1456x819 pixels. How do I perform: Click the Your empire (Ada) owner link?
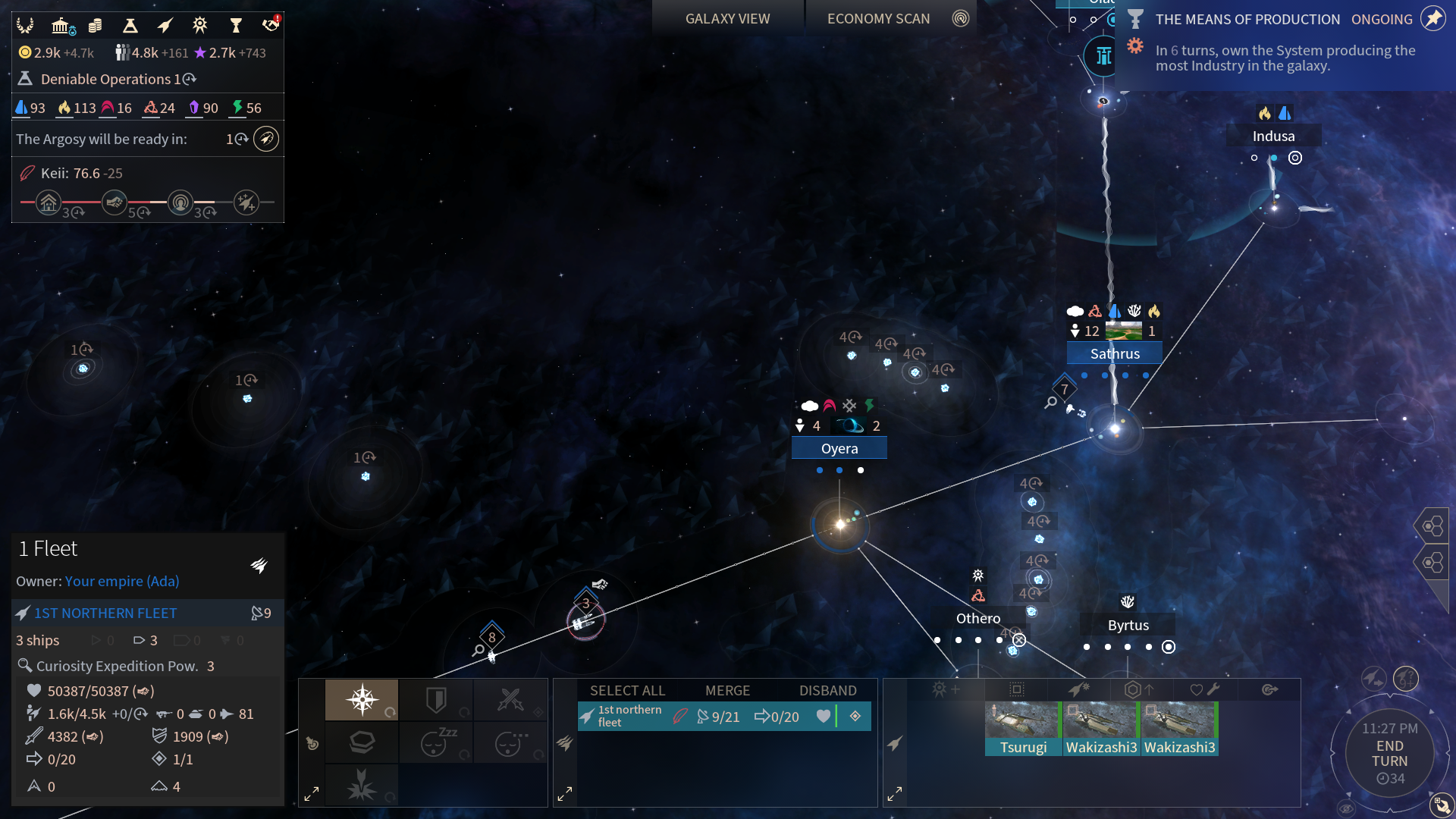[x=122, y=581]
